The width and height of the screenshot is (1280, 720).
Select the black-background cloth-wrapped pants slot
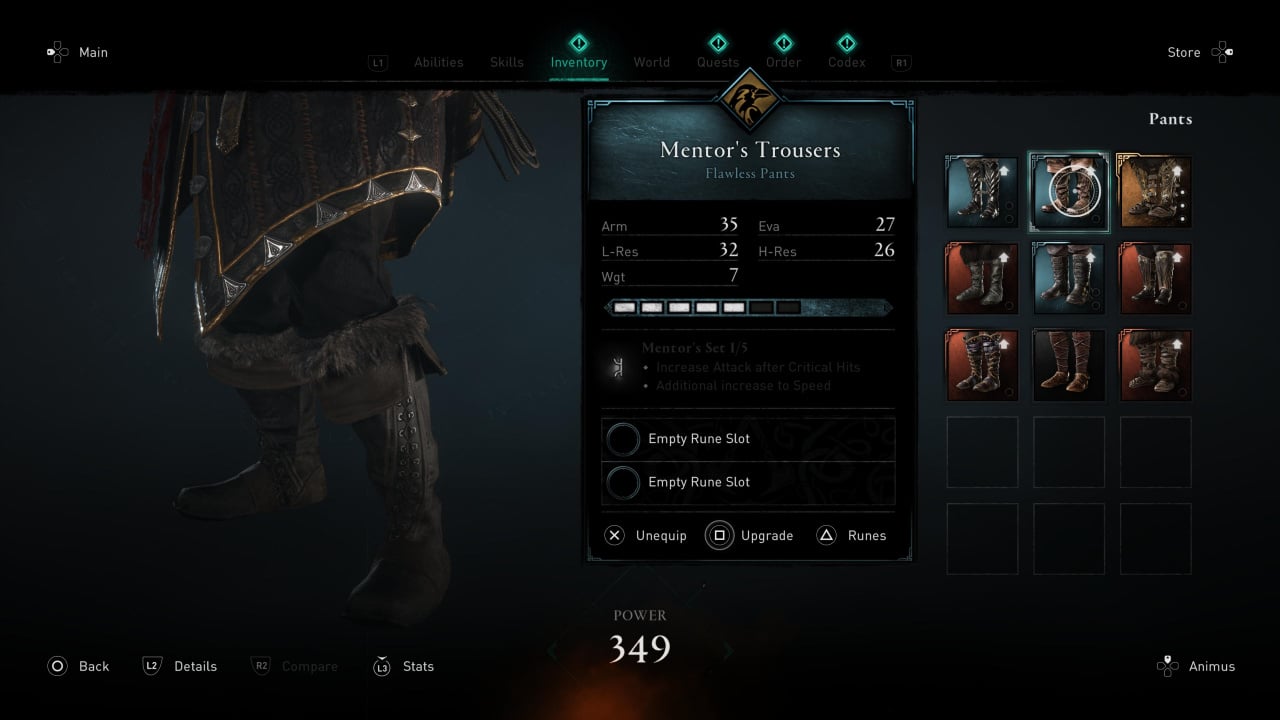coord(1069,365)
